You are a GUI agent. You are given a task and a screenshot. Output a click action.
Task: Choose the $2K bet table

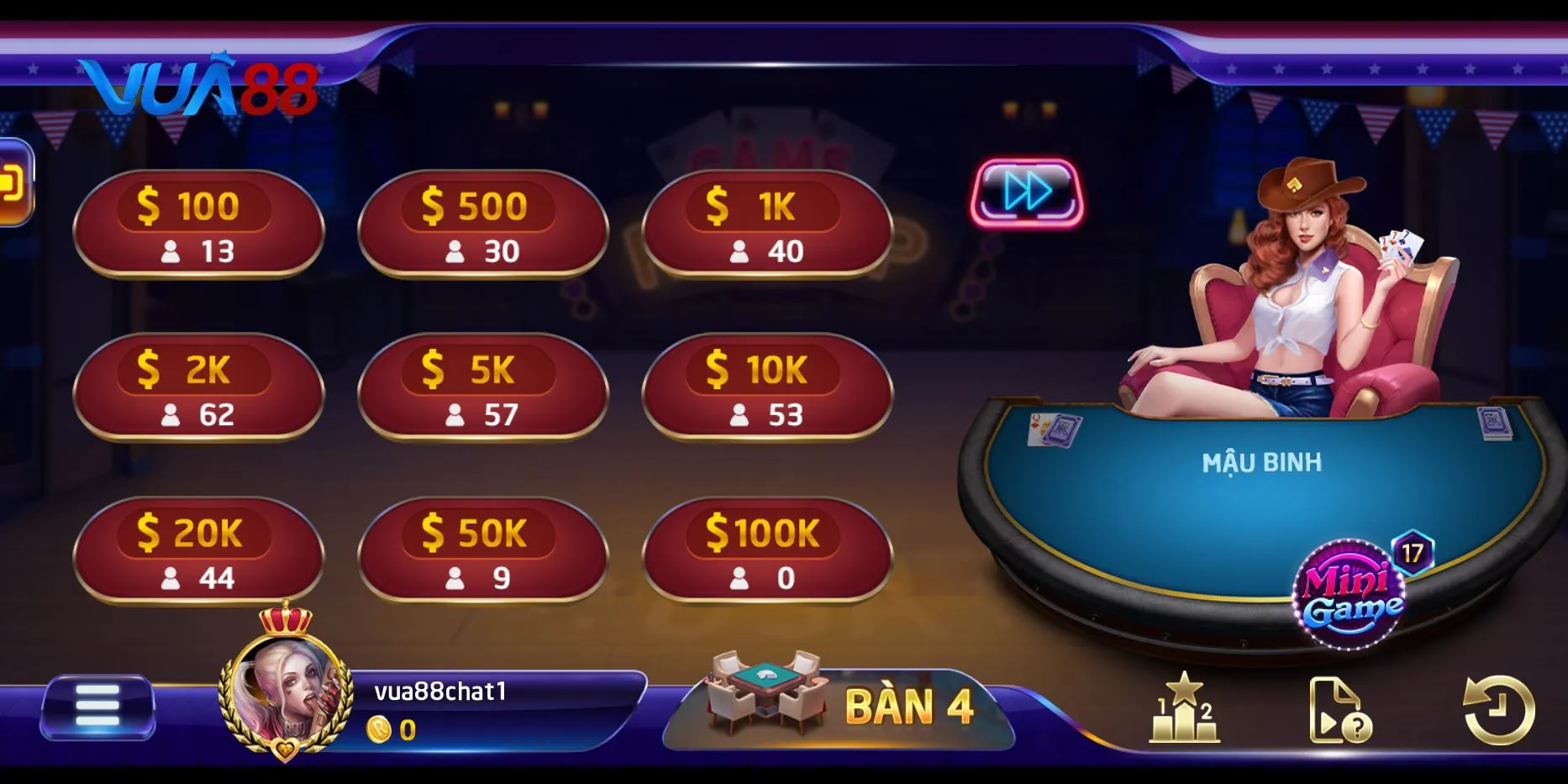(x=198, y=388)
